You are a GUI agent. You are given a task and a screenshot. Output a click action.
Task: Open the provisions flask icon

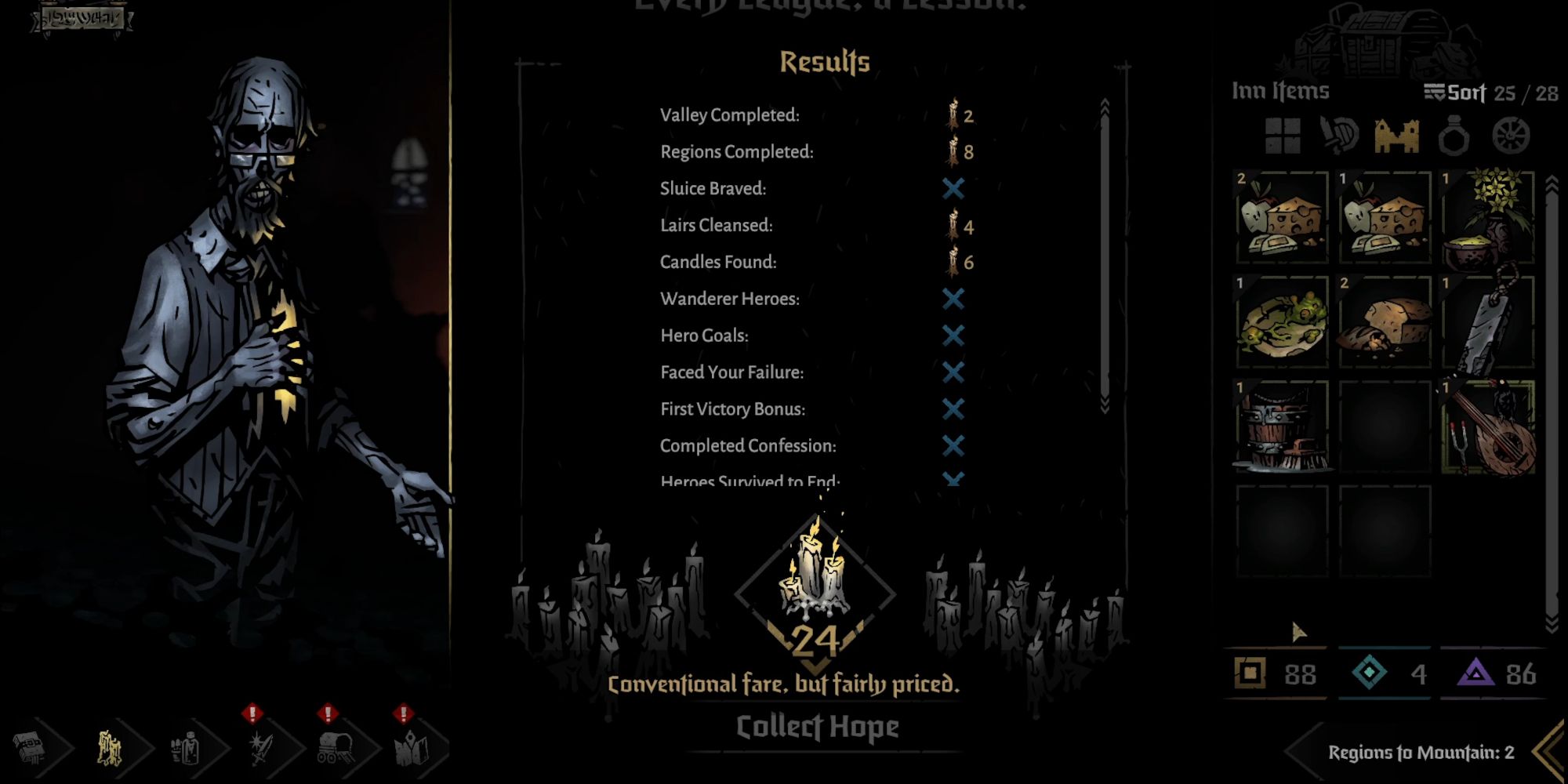[186, 746]
